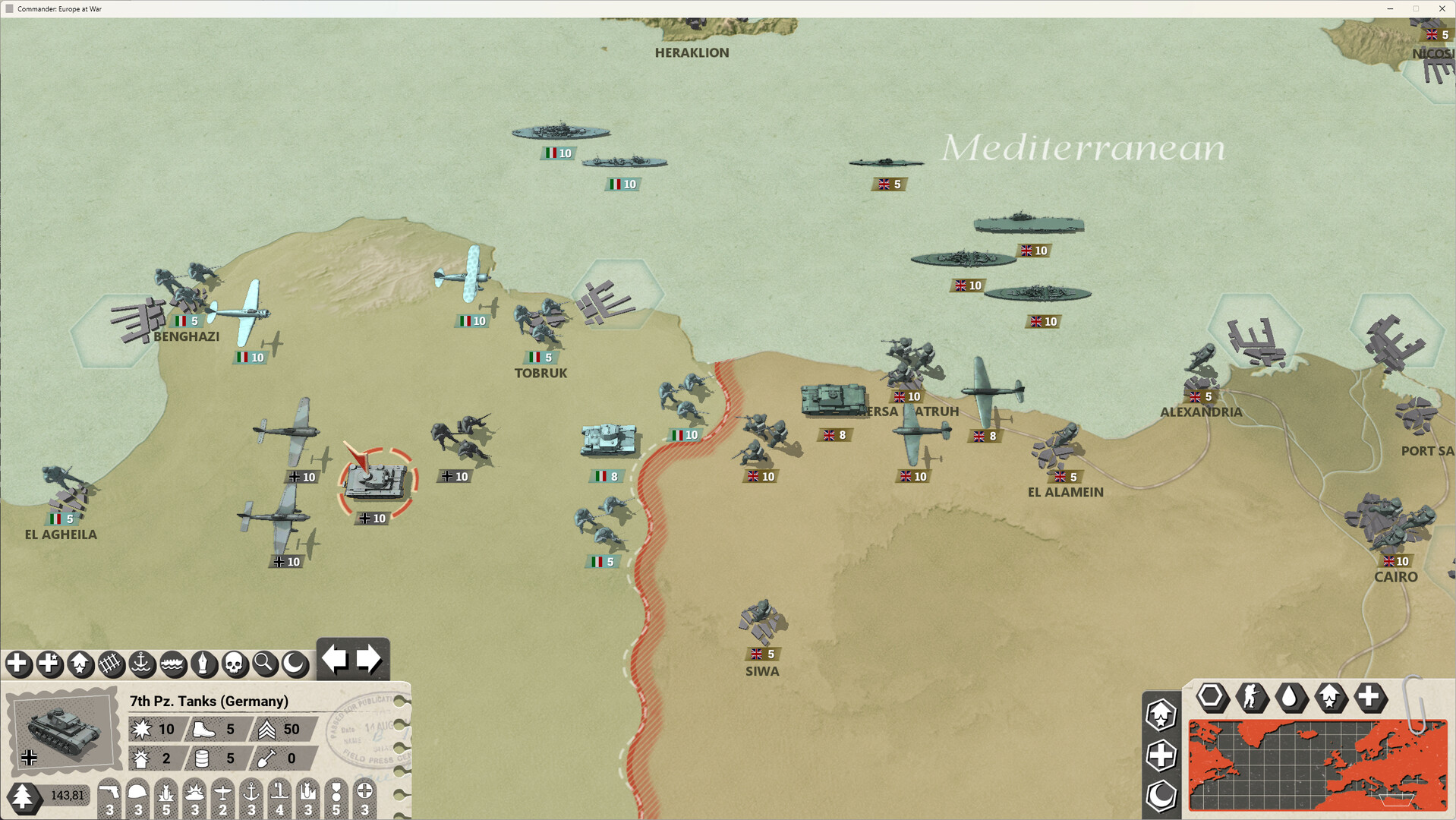The height and width of the screenshot is (820, 1456).
Task: Activate the rail movement tracks icon
Action: (x=109, y=664)
